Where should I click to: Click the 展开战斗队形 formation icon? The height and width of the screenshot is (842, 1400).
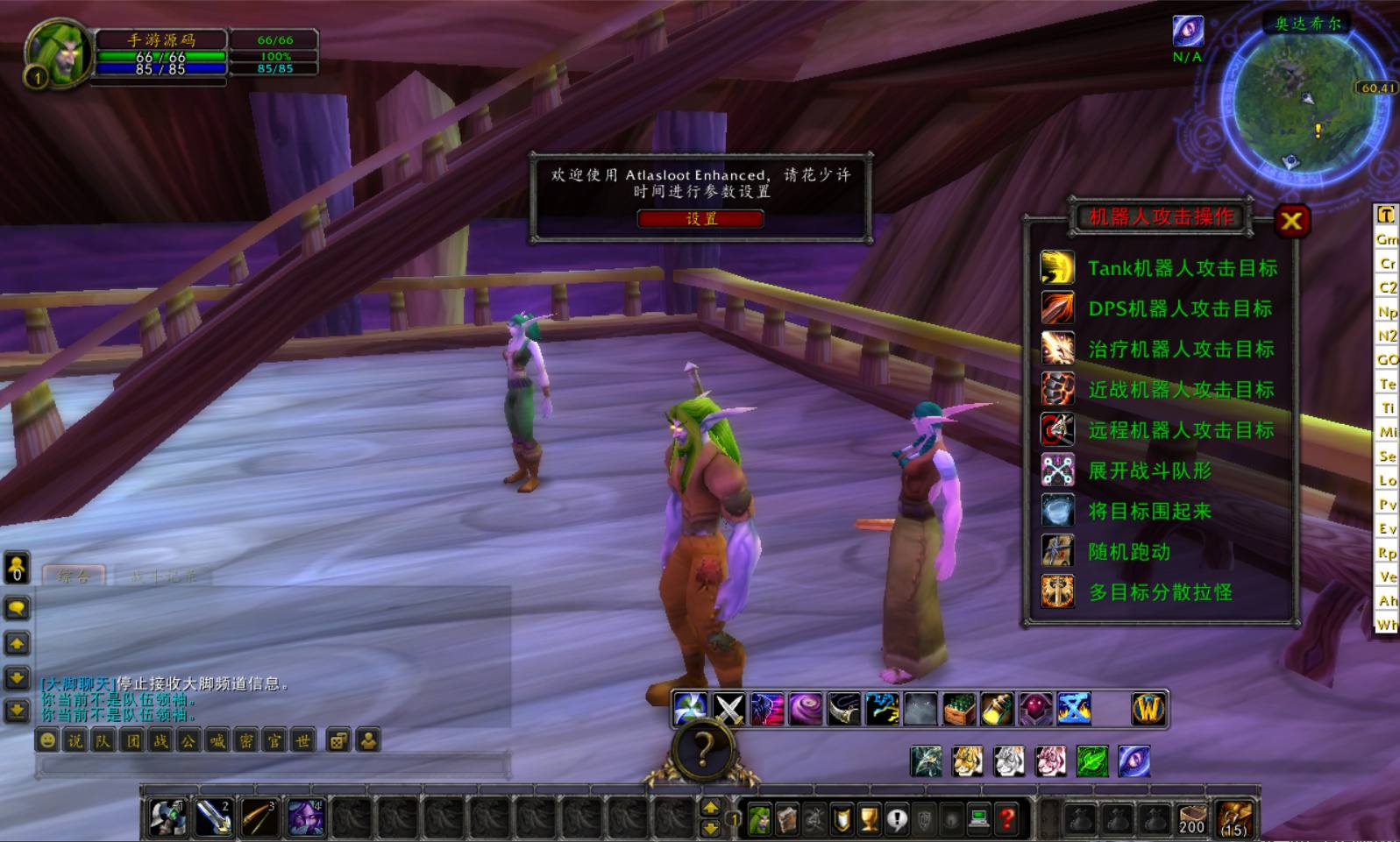[1058, 471]
